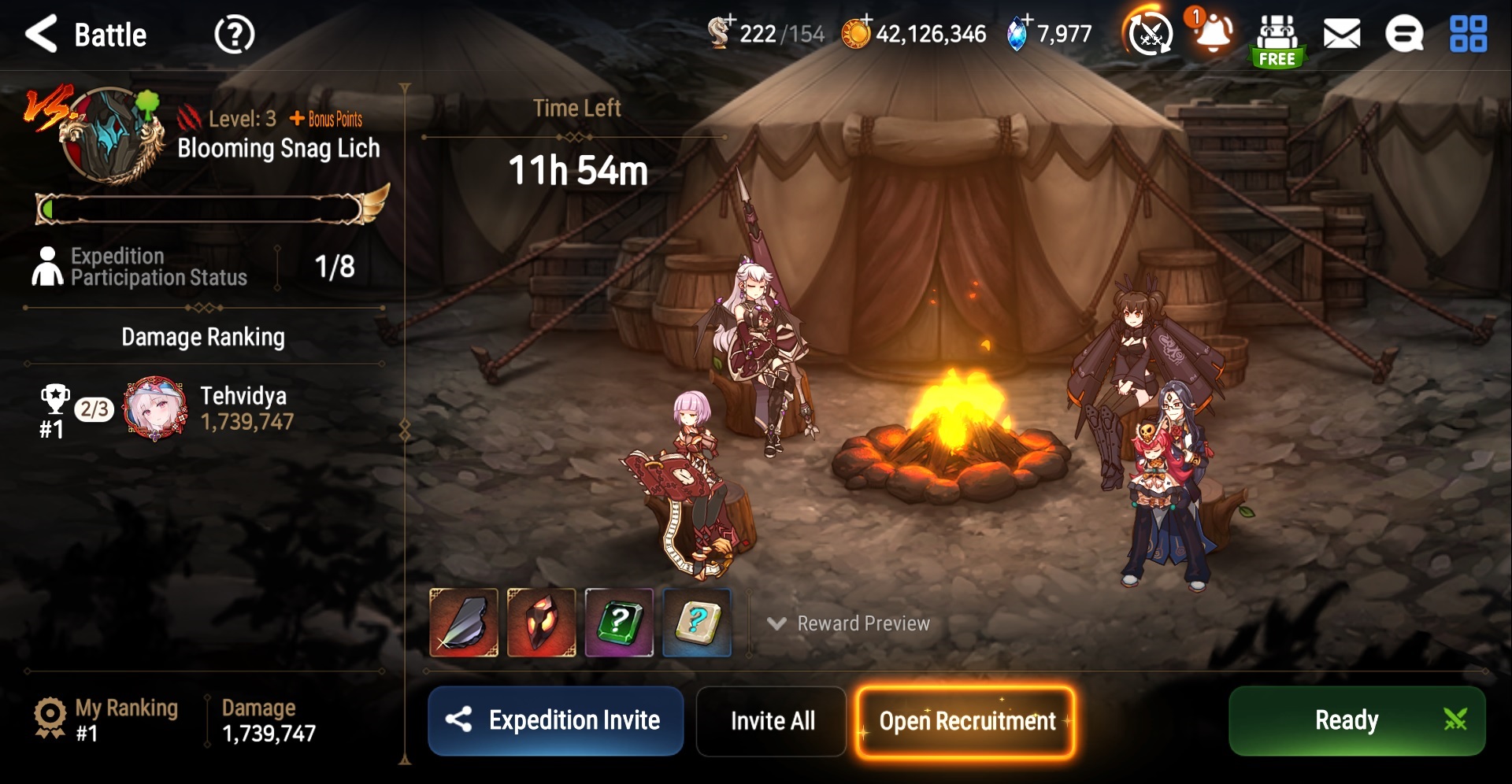The height and width of the screenshot is (784, 1512).
Task: Hit the green Ready button
Action: coord(1356,720)
